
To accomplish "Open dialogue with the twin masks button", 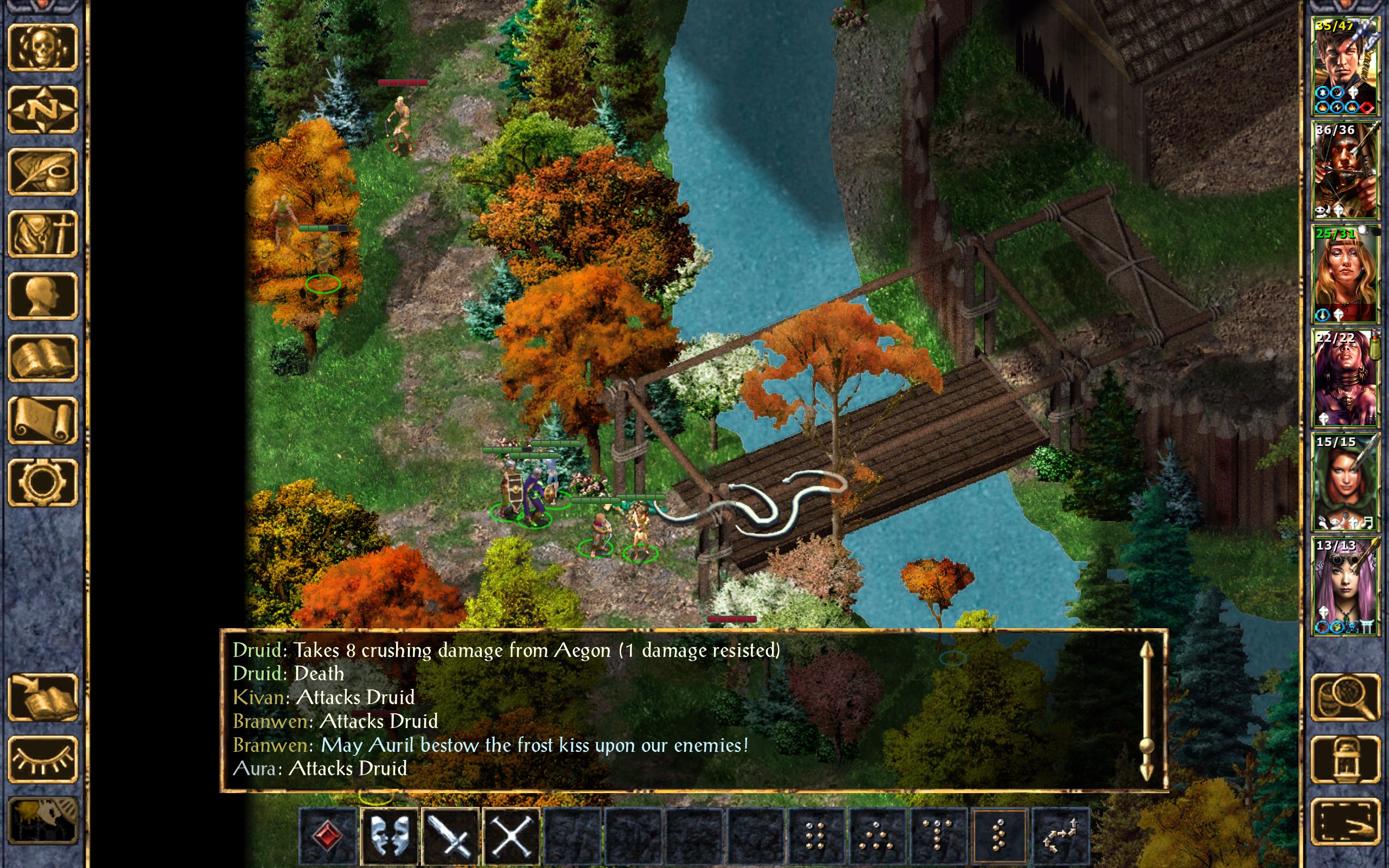I will click(390, 836).
